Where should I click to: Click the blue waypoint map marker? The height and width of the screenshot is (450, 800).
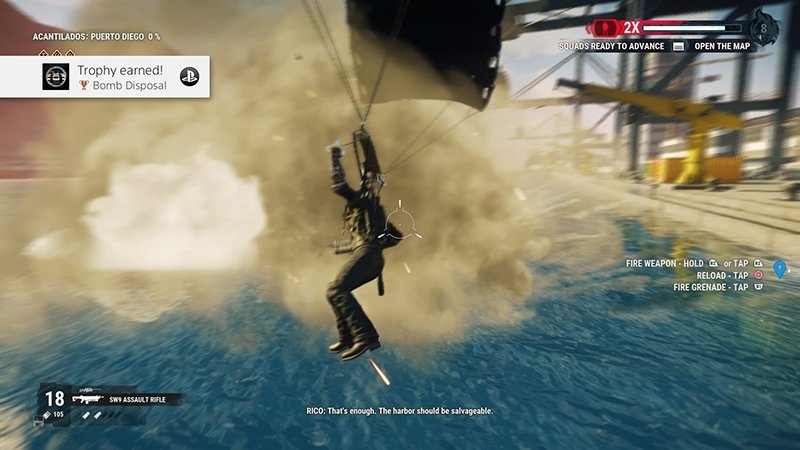780,269
